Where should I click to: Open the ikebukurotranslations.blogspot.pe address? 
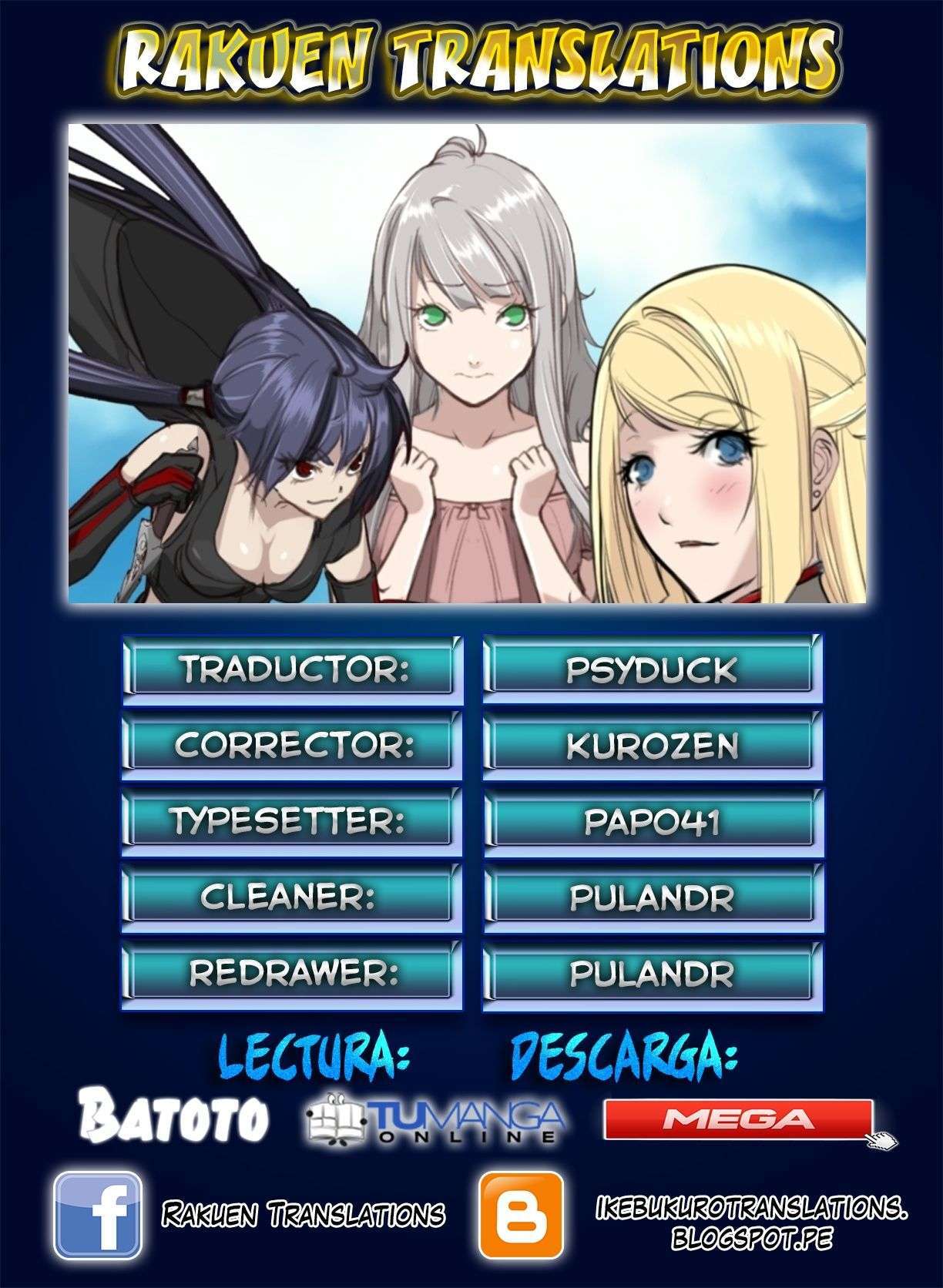(x=751, y=1223)
